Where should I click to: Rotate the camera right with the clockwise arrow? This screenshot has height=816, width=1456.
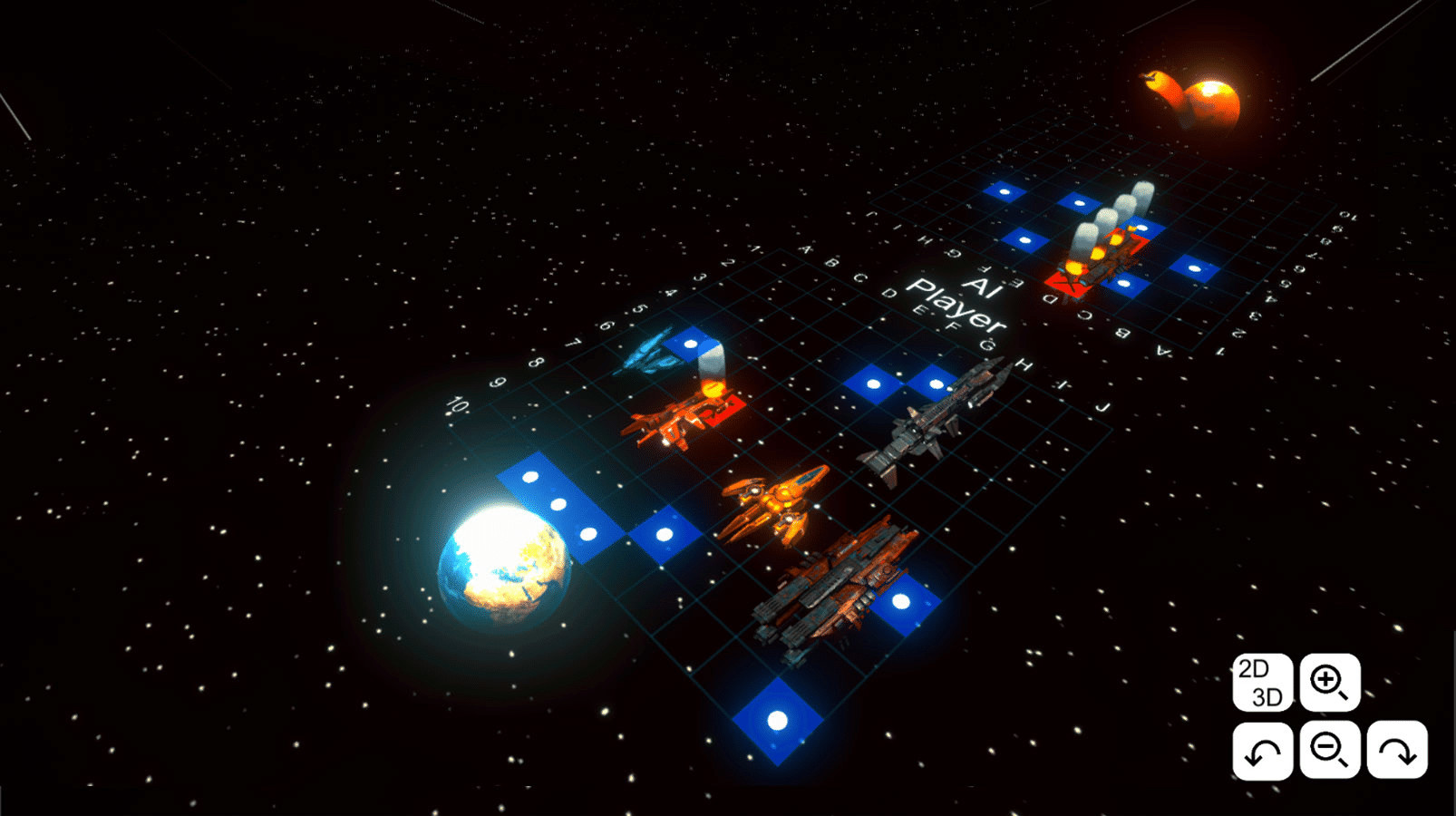pyautogui.click(x=1397, y=749)
